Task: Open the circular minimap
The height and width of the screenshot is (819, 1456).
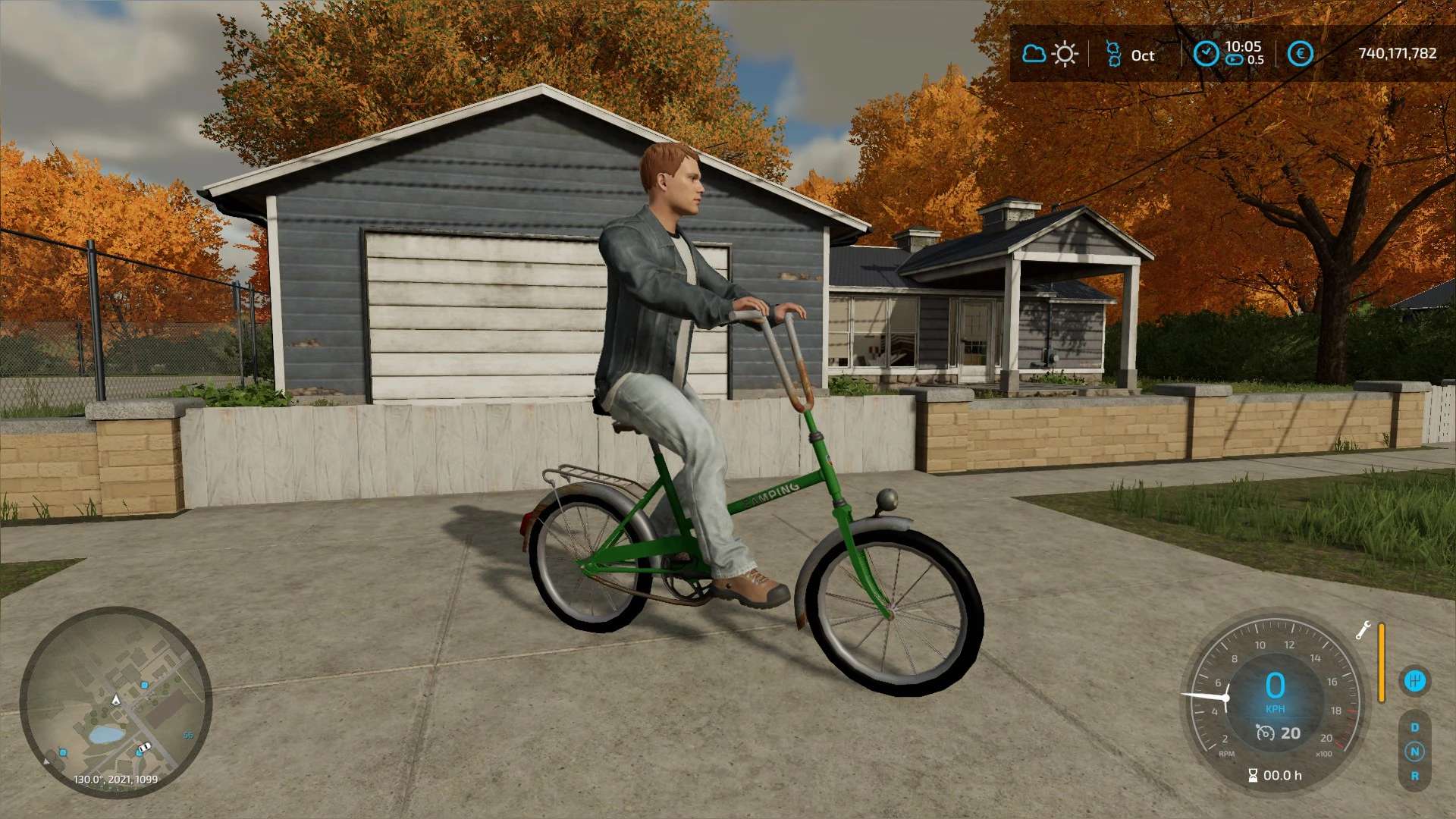Action: pyautogui.click(x=115, y=701)
